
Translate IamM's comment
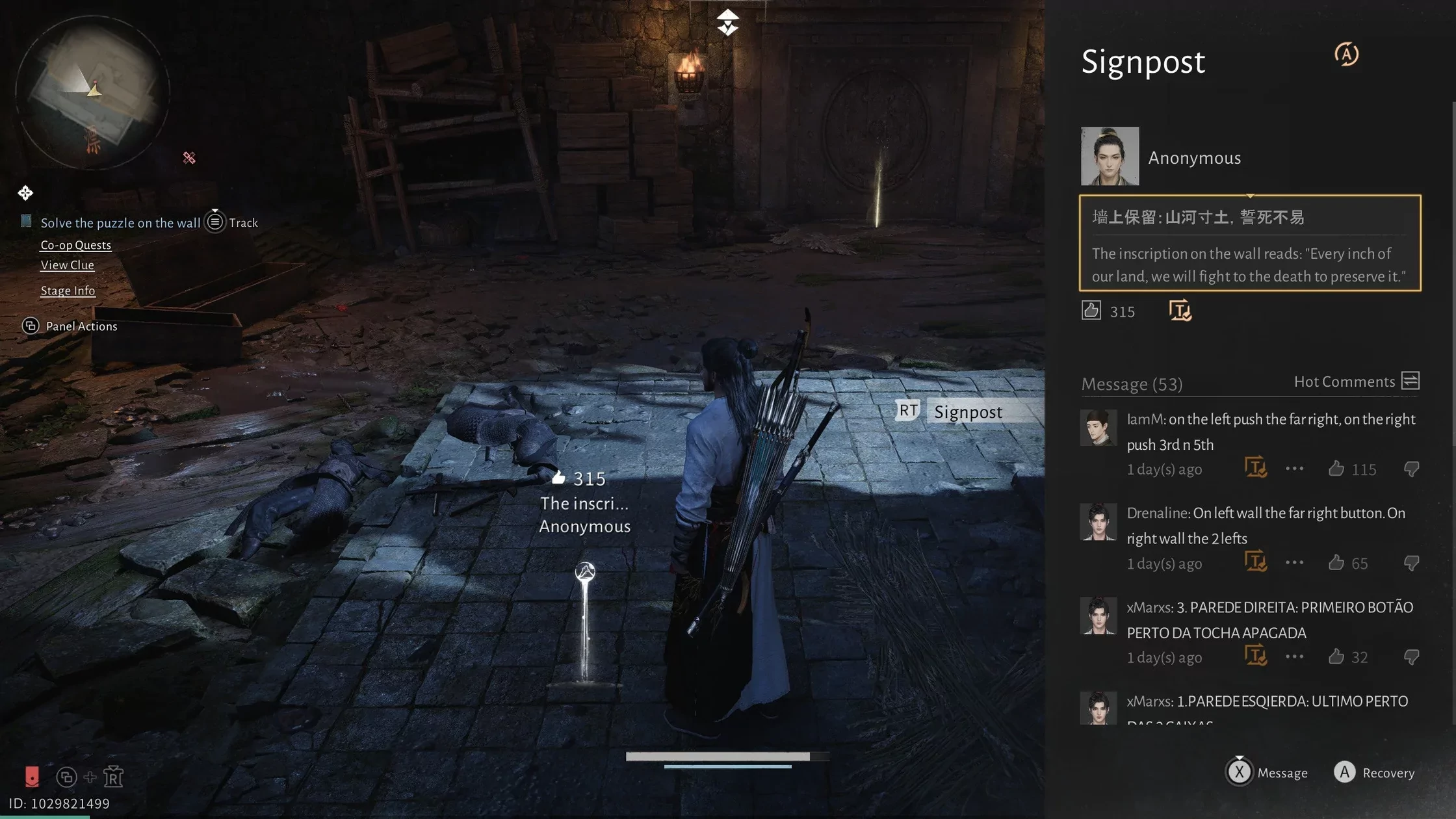[x=1255, y=467]
